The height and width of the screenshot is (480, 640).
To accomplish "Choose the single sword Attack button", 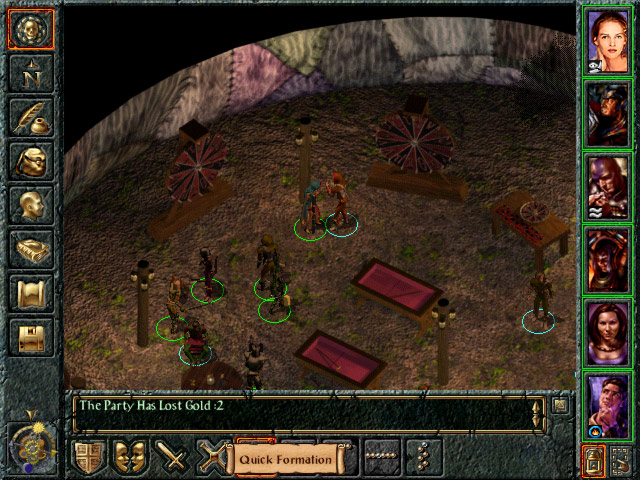I will (173, 458).
